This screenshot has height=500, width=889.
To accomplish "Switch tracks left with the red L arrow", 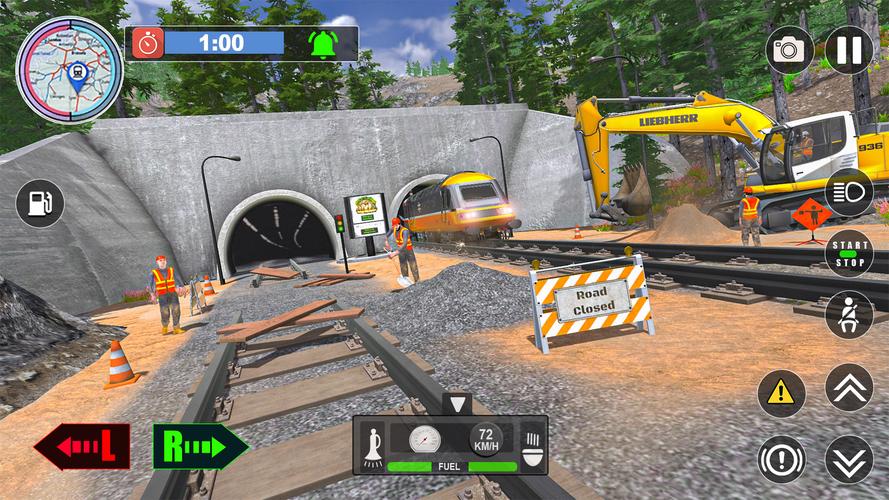I will (x=82, y=447).
